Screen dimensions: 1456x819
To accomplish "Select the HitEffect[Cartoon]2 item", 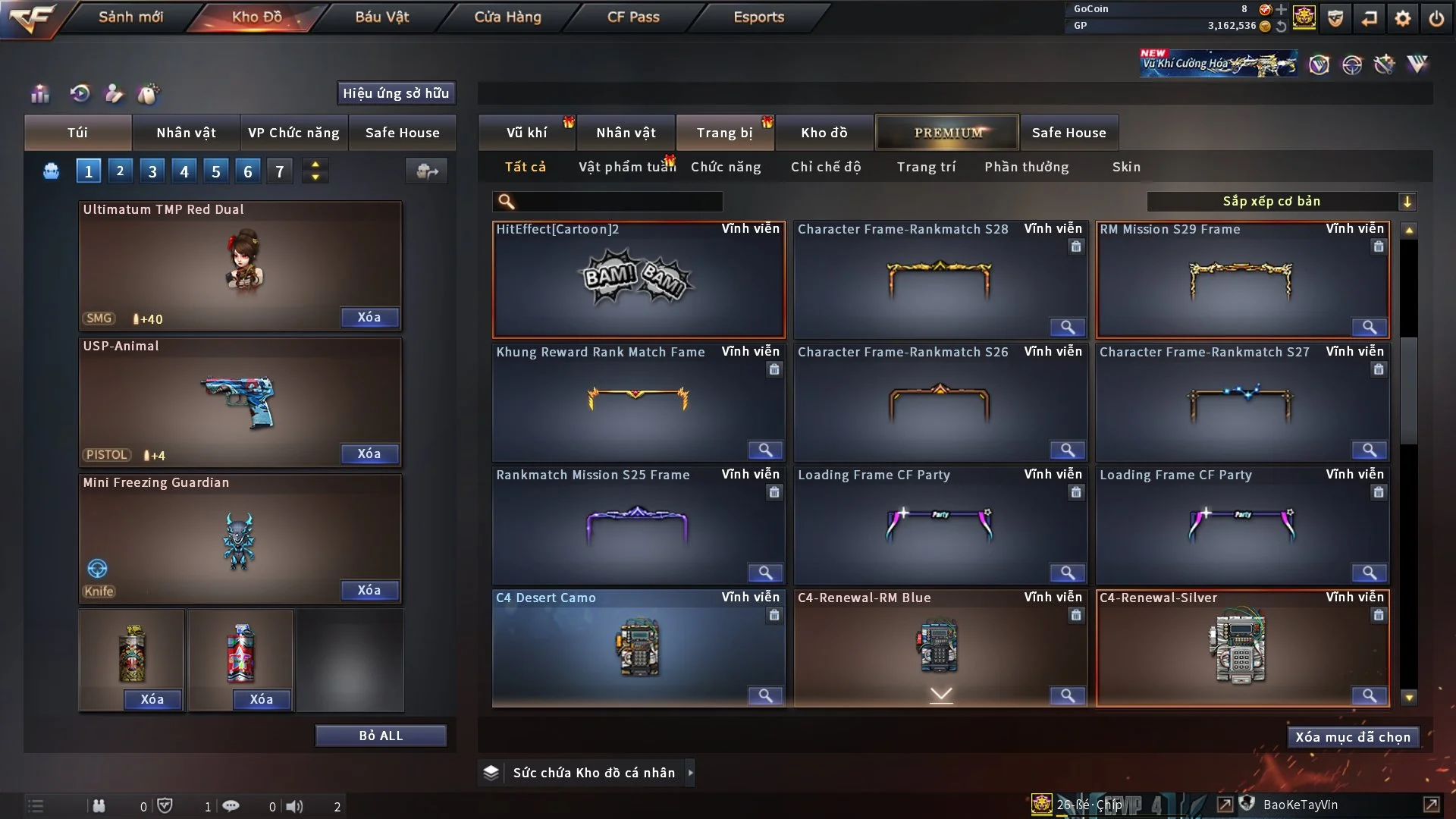I will [x=639, y=281].
